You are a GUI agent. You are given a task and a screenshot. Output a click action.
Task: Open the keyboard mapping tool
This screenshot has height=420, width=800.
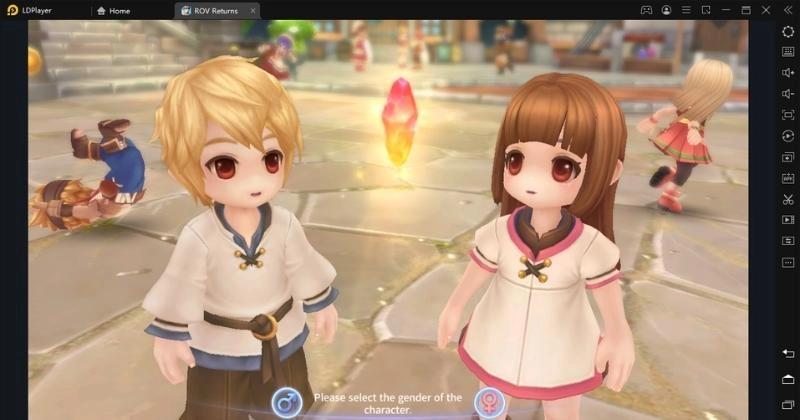pyautogui.click(x=788, y=52)
